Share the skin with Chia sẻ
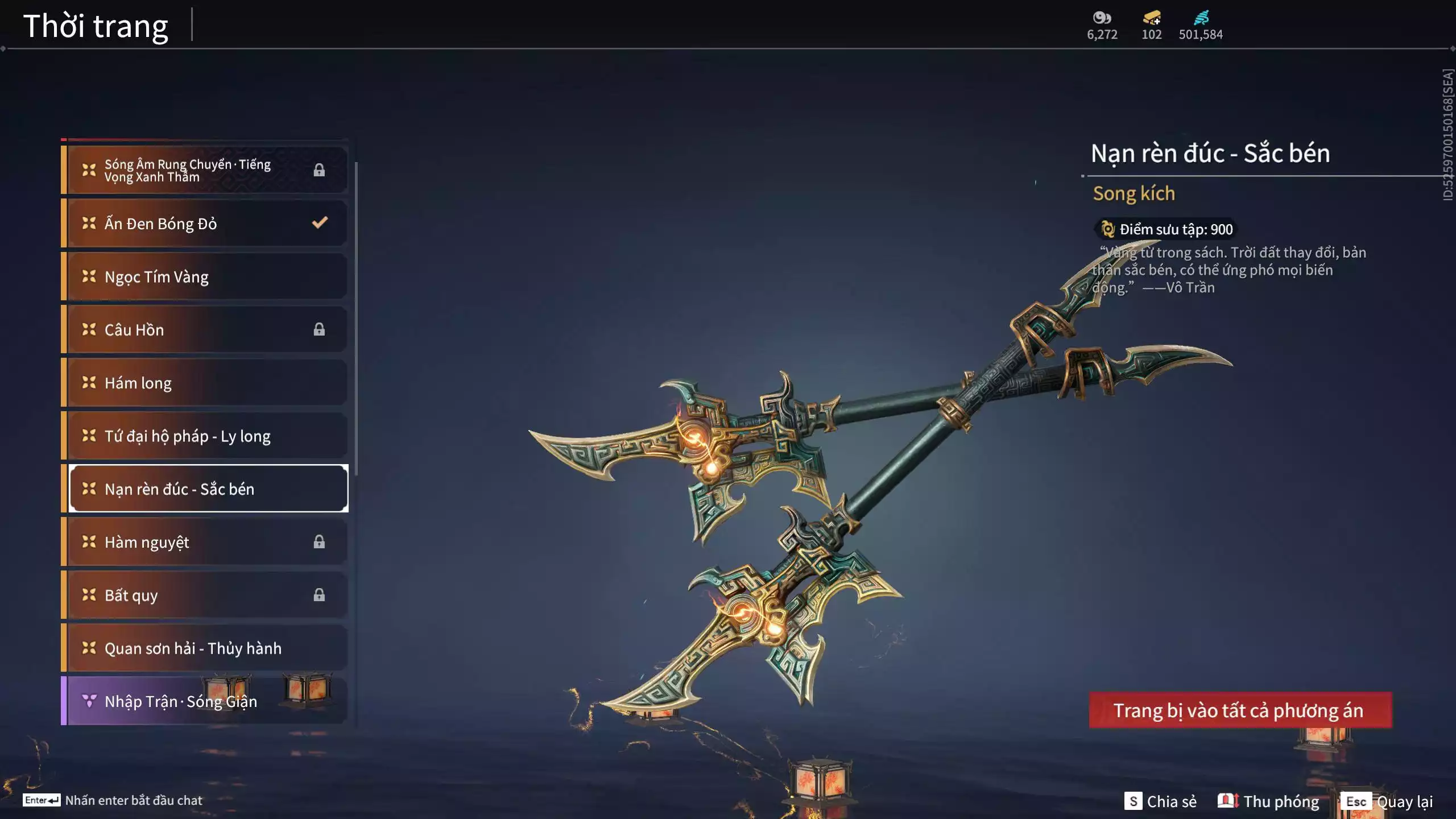Viewport: 1456px width, 819px height. click(1160, 801)
